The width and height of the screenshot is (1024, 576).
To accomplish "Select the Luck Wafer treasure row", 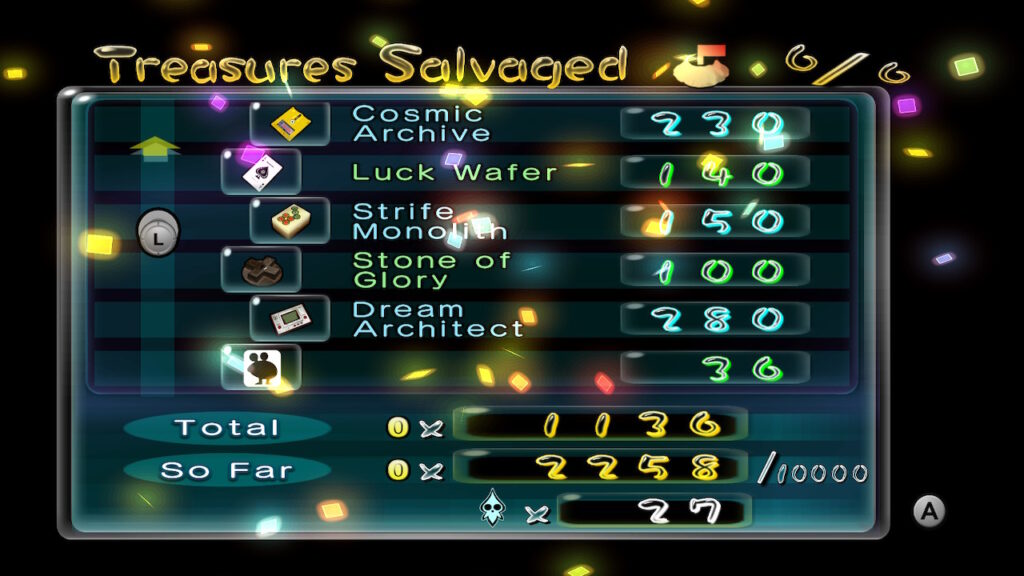I will coord(454,172).
